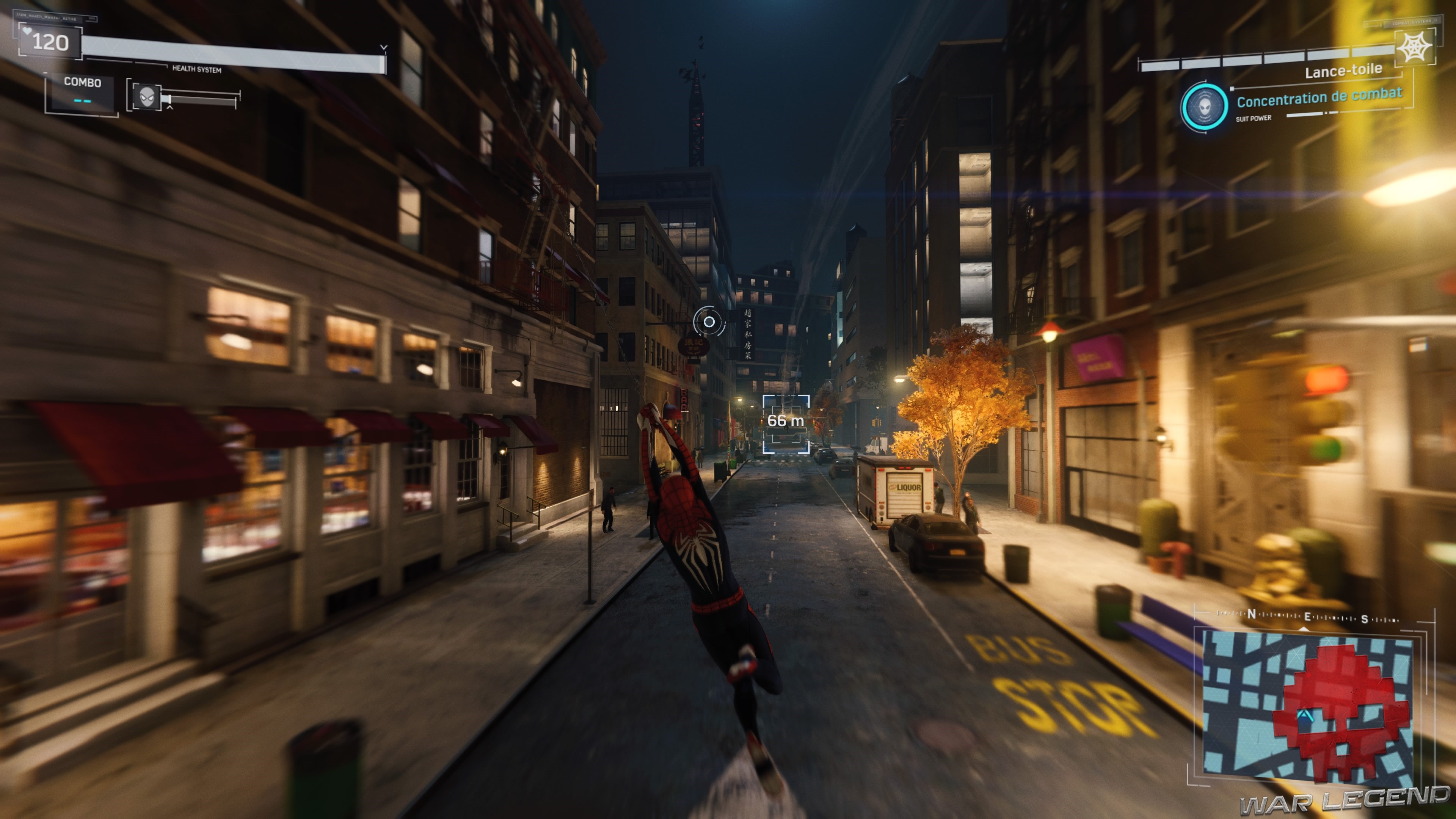Click the heart icon beside health value 120

click(x=27, y=31)
